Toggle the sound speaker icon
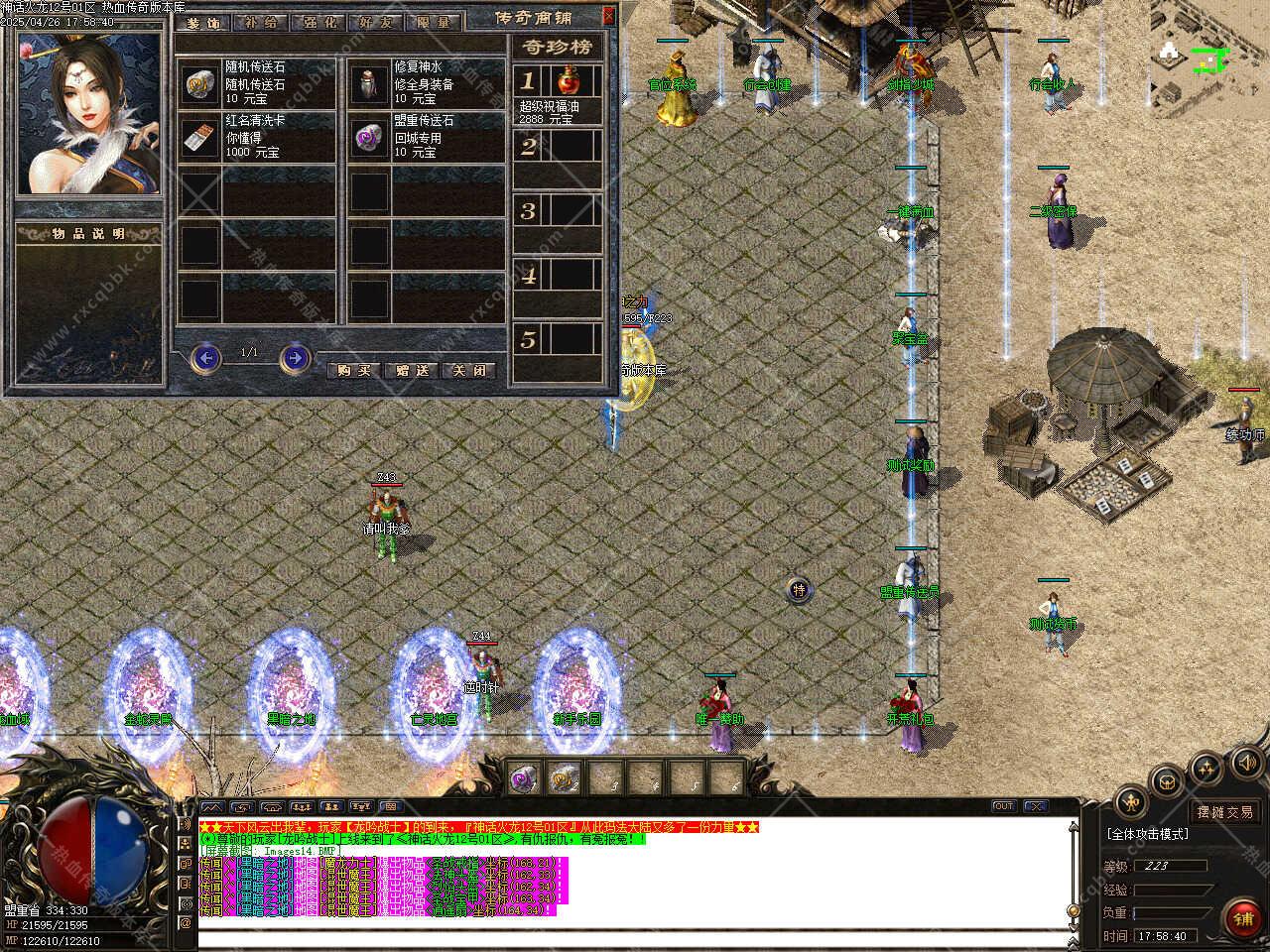Viewport: 1270px width, 952px height. pyautogui.click(x=1245, y=762)
